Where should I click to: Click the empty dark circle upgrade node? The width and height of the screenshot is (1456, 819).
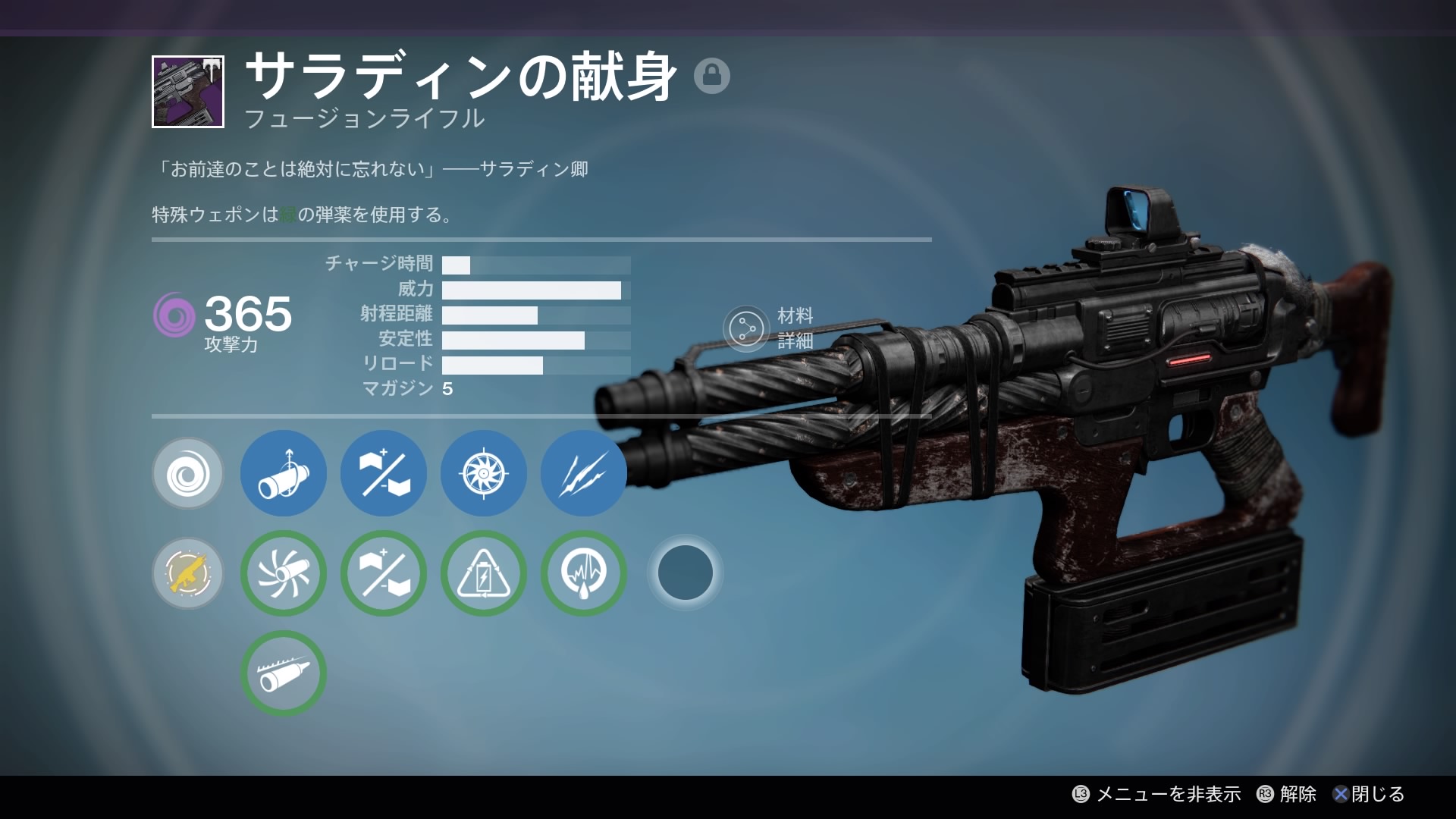(x=685, y=573)
